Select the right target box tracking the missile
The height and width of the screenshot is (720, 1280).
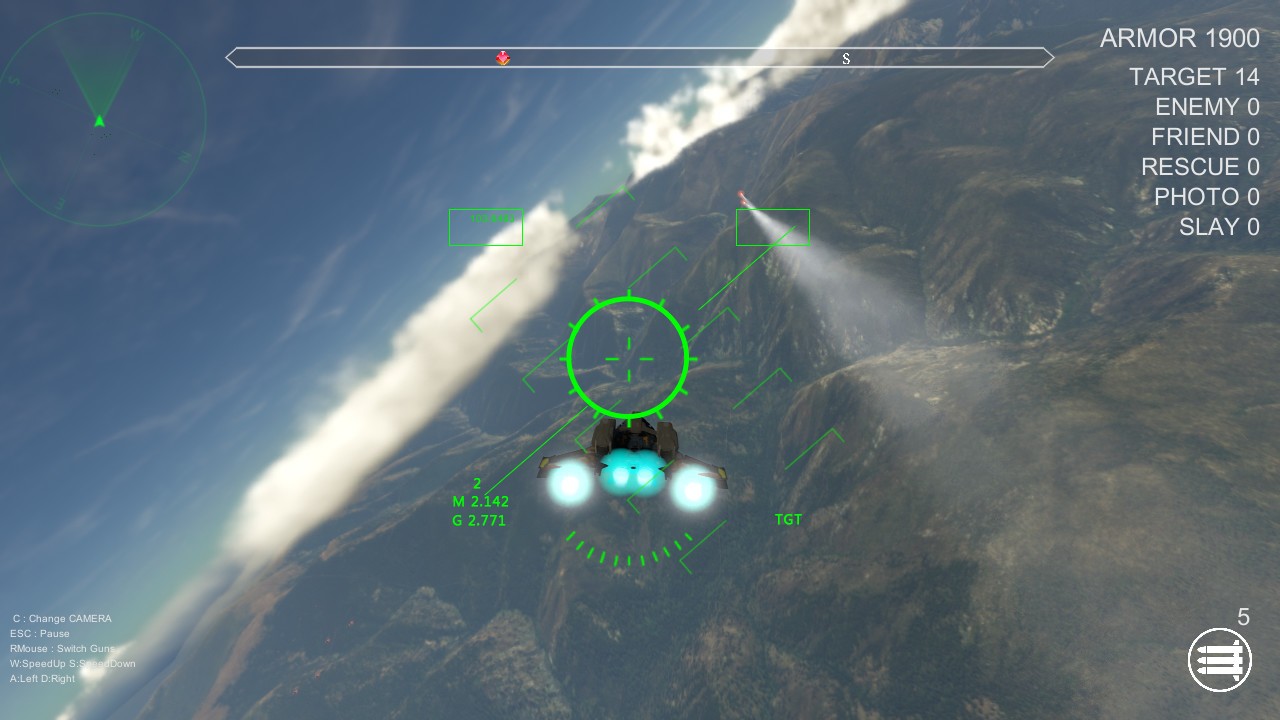pyautogui.click(x=773, y=226)
